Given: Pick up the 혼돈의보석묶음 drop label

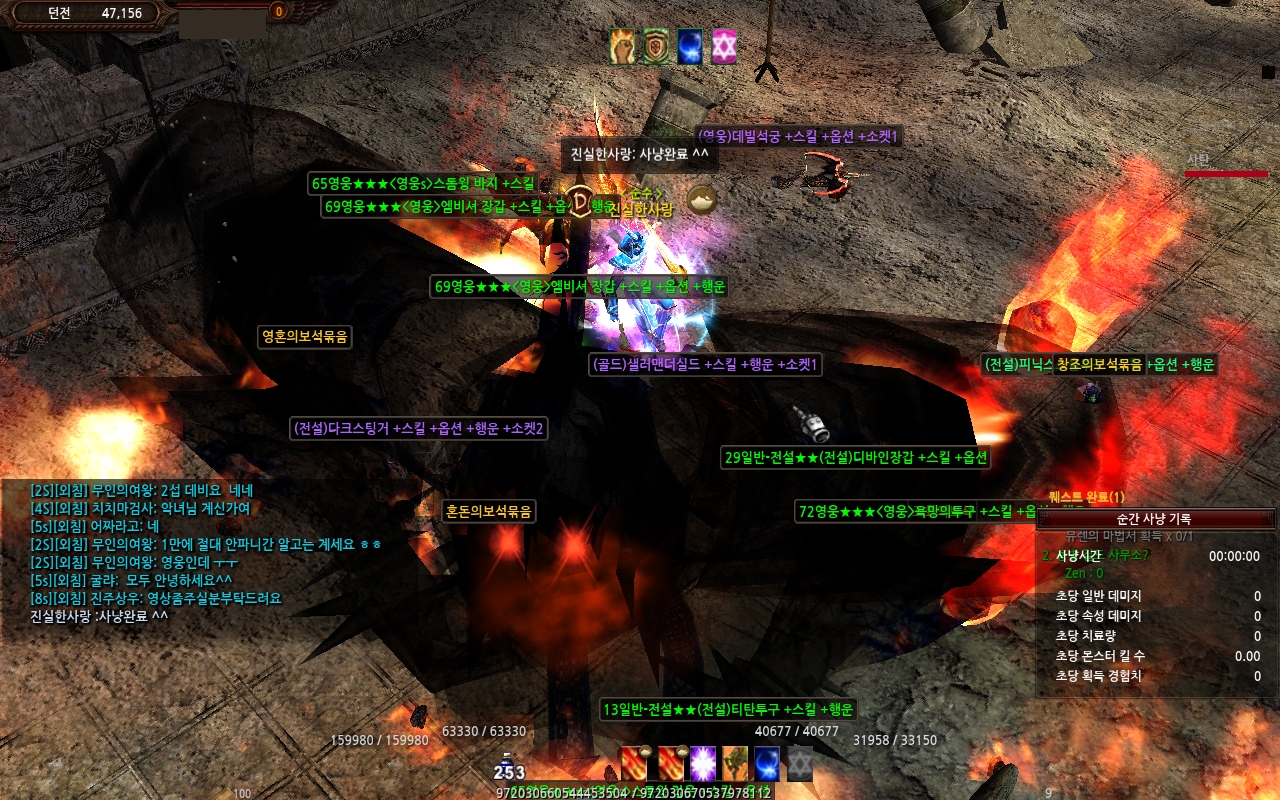Looking at the screenshot, I should coord(489,511).
